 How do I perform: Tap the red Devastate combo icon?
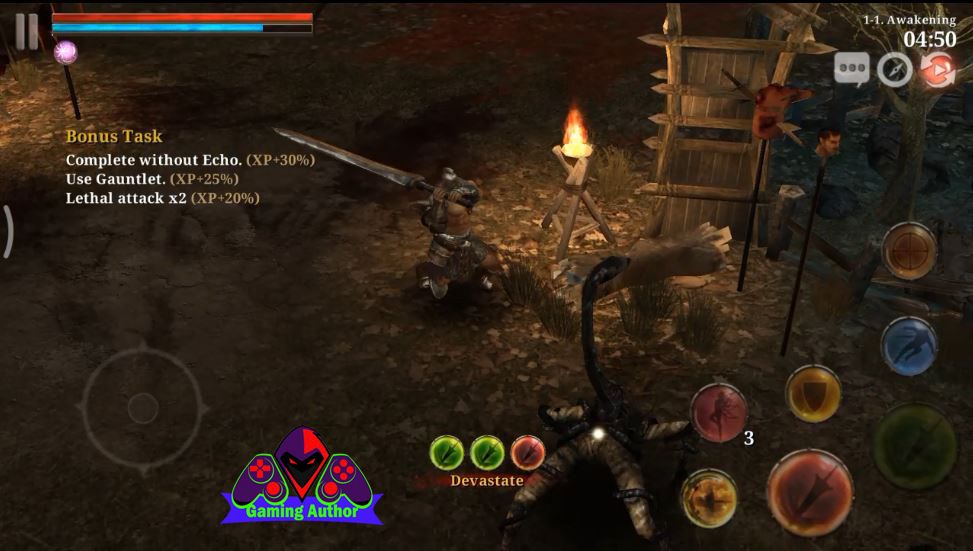tap(527, 453)
